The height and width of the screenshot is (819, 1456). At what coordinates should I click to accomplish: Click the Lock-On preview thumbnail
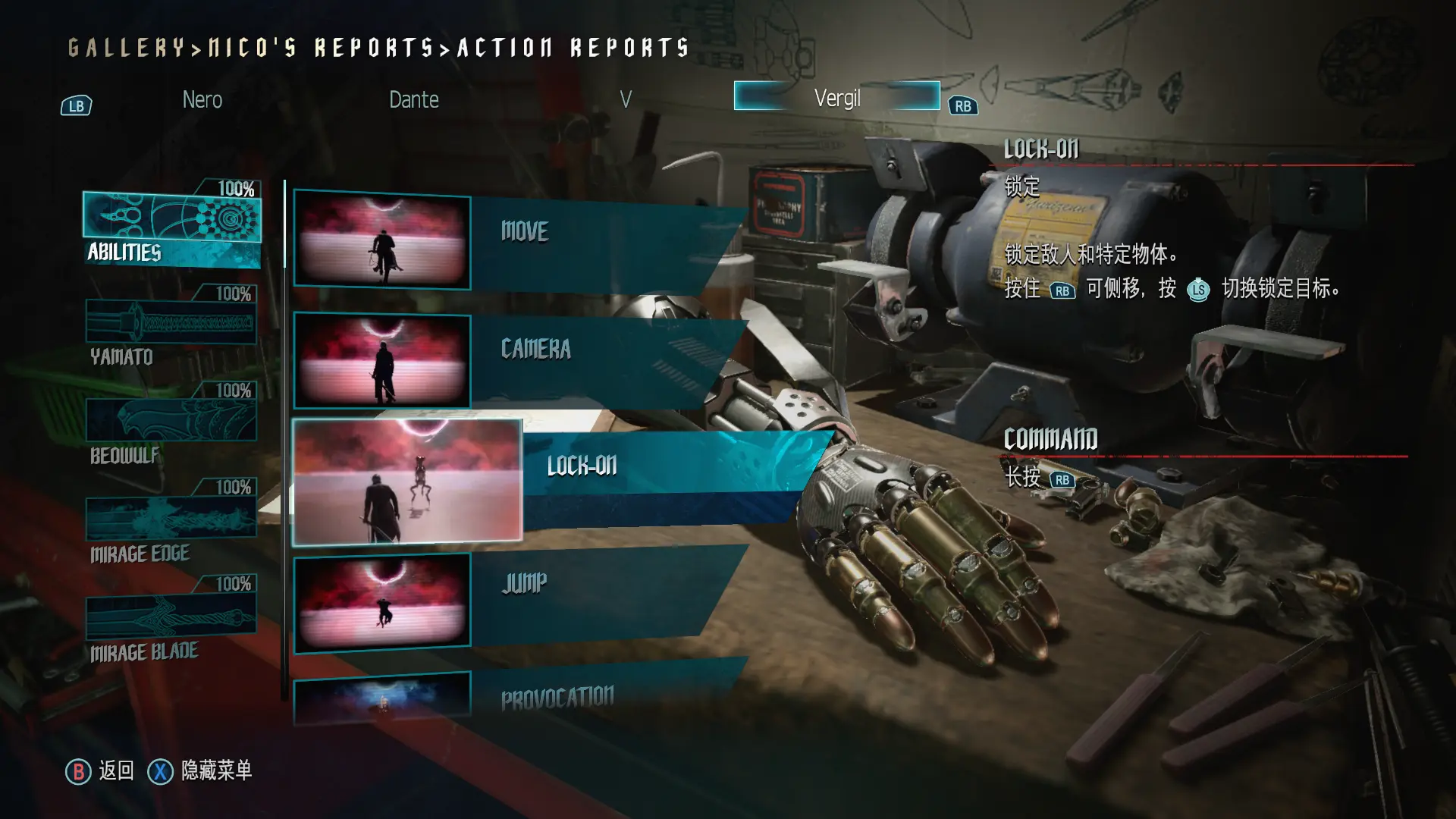[408, 482]
